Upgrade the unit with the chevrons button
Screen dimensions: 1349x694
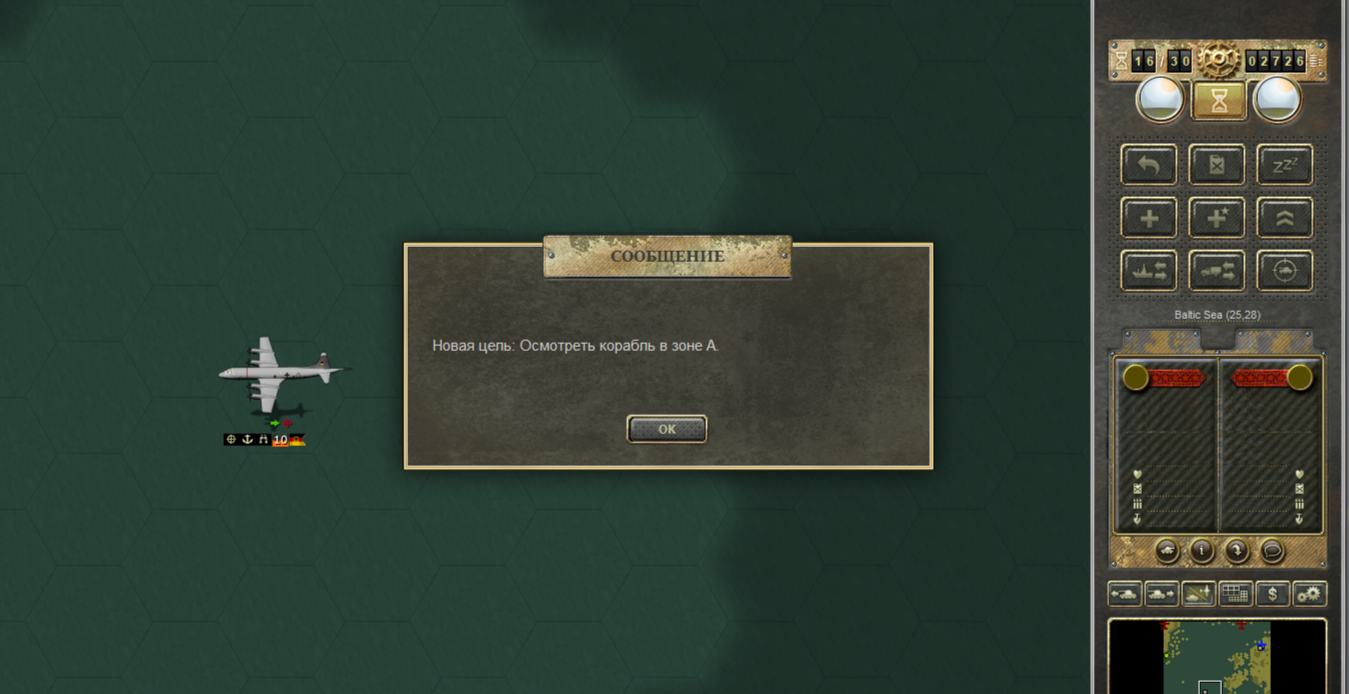1284,218
